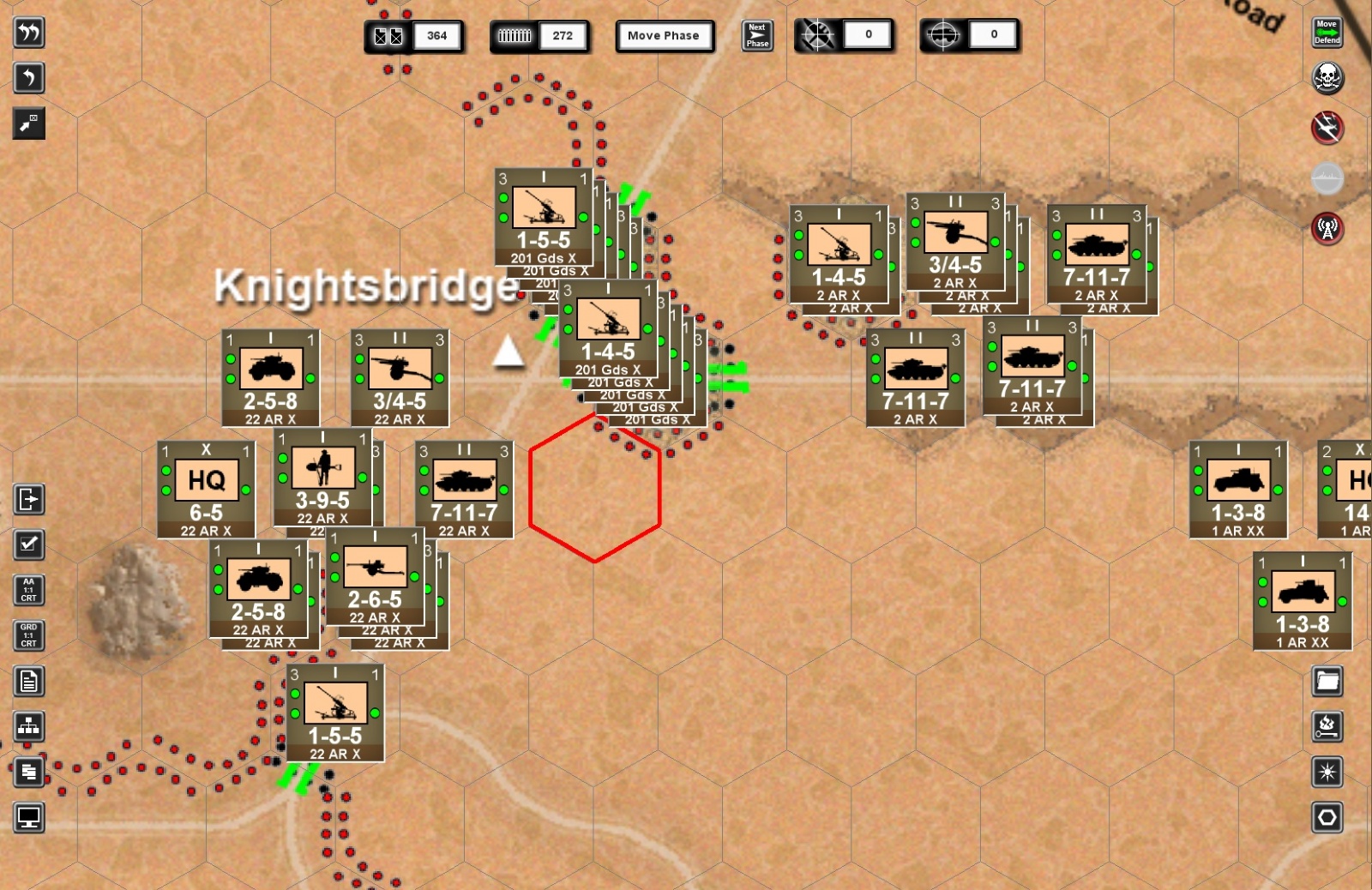1372x890 pixels.
Task: Click the sun brightness icon button
Action: [x=1327, y=773]
